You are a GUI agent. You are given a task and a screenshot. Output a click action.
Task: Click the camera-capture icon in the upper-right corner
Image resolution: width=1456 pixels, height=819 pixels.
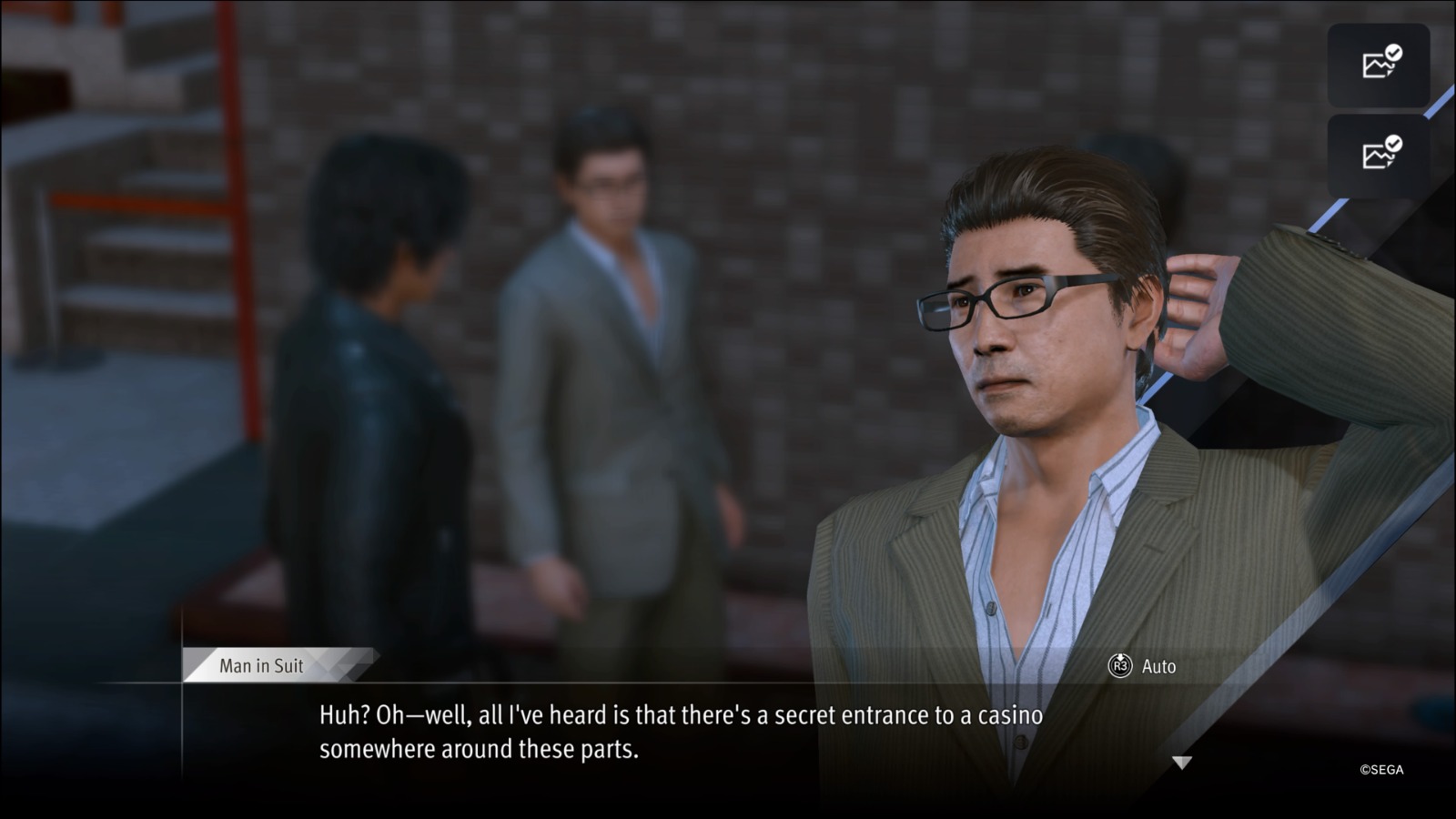1379,64
